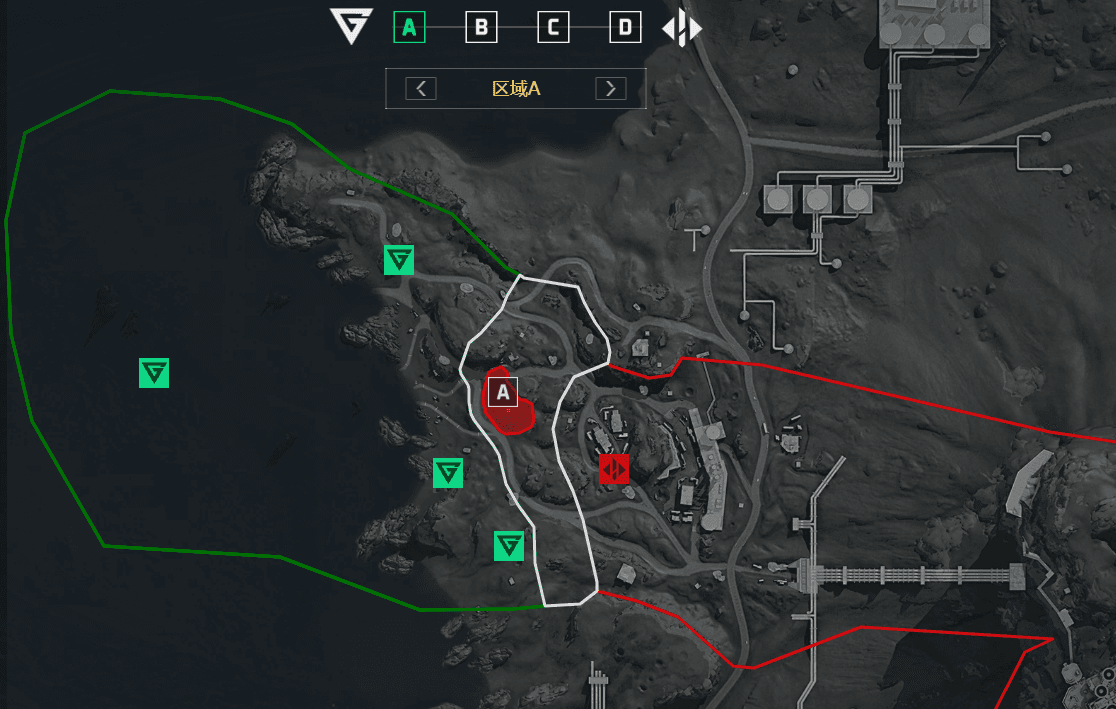This screenshot has height=709, width=1116.
Task: Click the red defender spawn marker
Action: [x=614, y=468]
